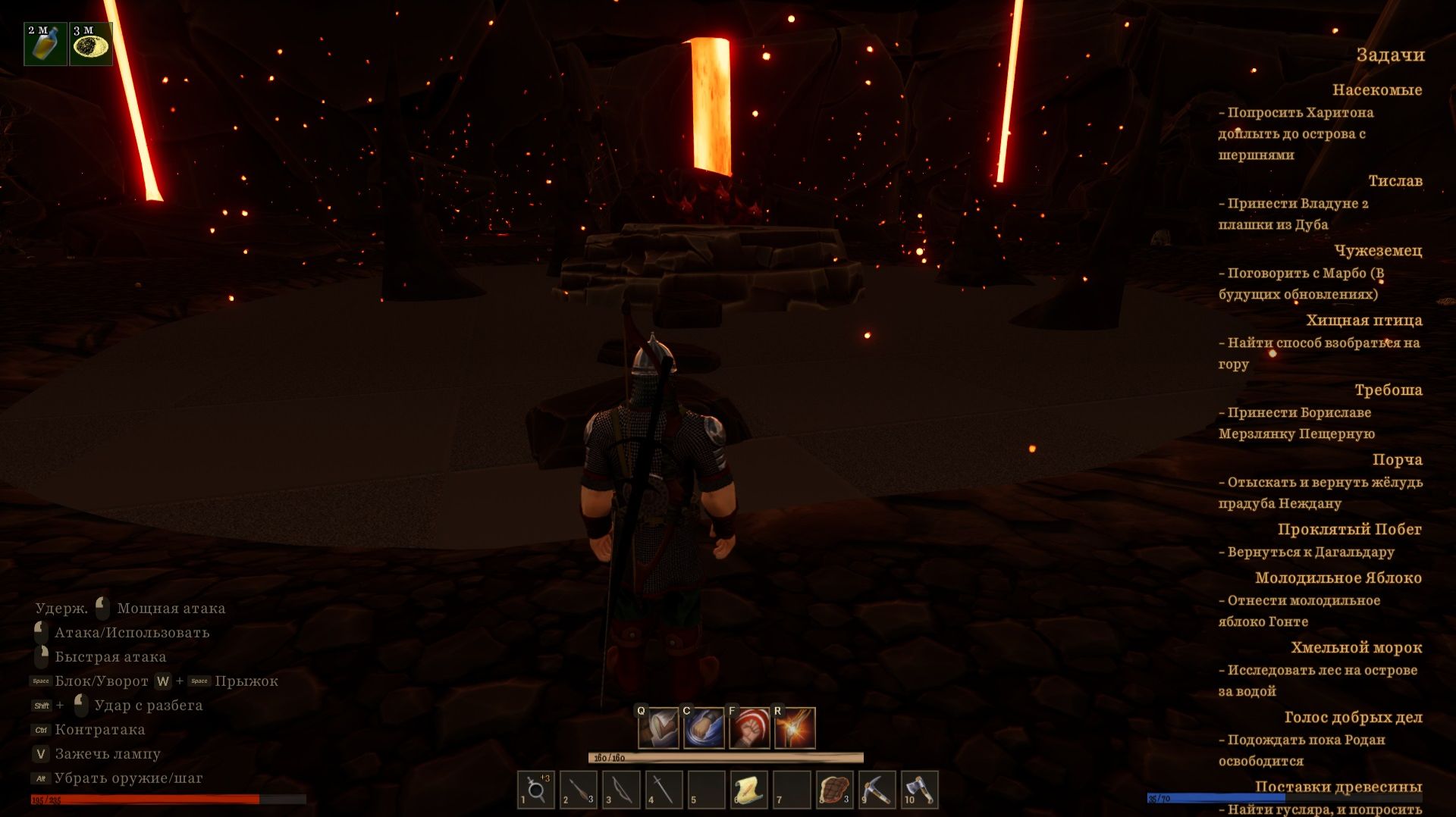1456x817 pixels.
Task: Eat the cooked meat from the hotbar
Action: [x=834, y=790]
